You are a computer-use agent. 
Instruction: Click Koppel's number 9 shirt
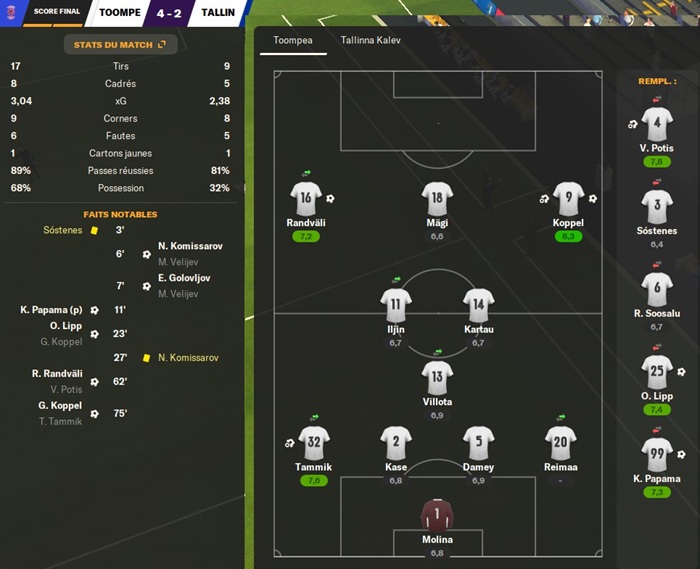[568, 197]
